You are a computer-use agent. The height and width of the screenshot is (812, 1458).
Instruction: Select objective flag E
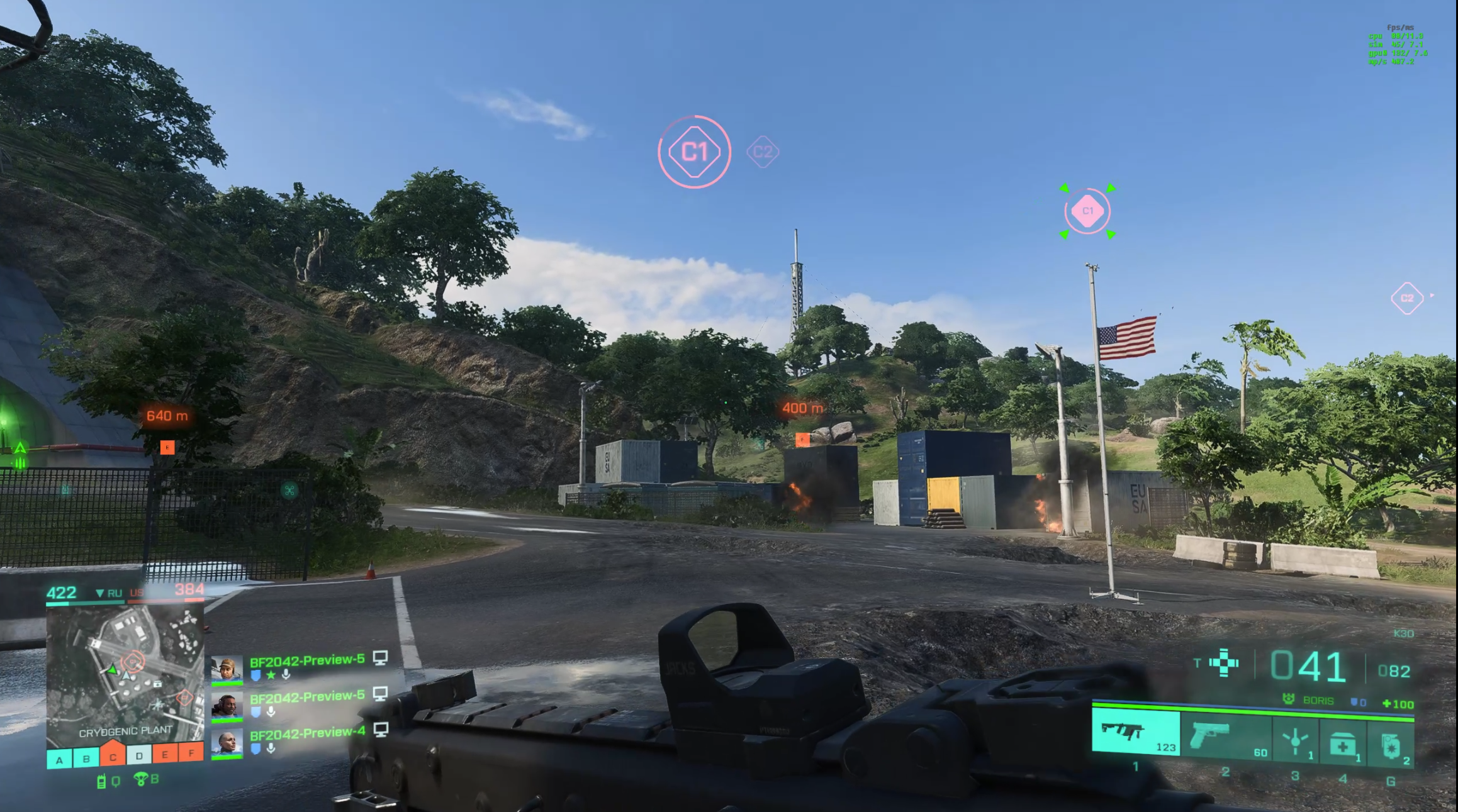(165, 754)
